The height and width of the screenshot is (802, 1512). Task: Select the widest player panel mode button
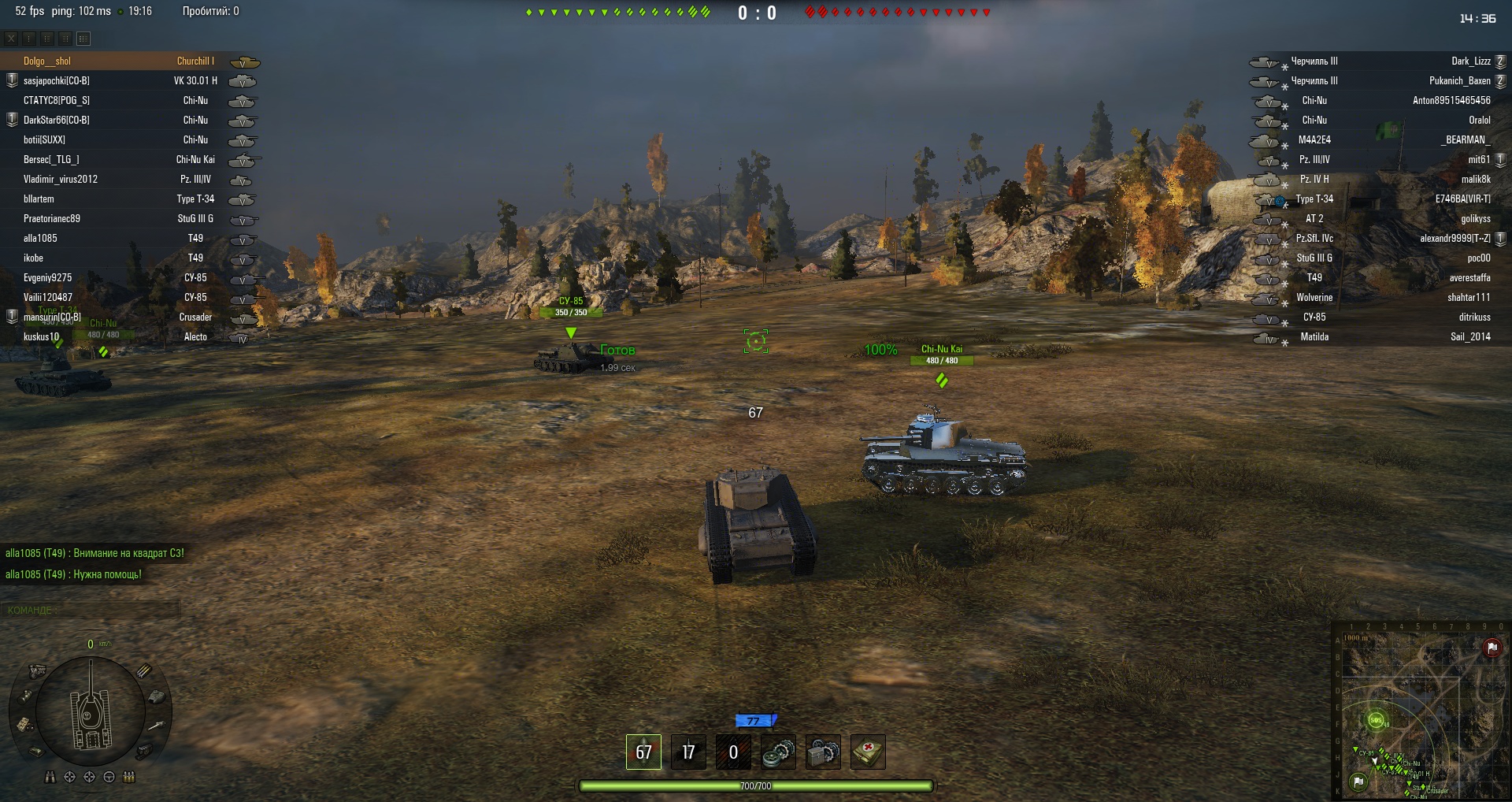click(x=83, y=38)
